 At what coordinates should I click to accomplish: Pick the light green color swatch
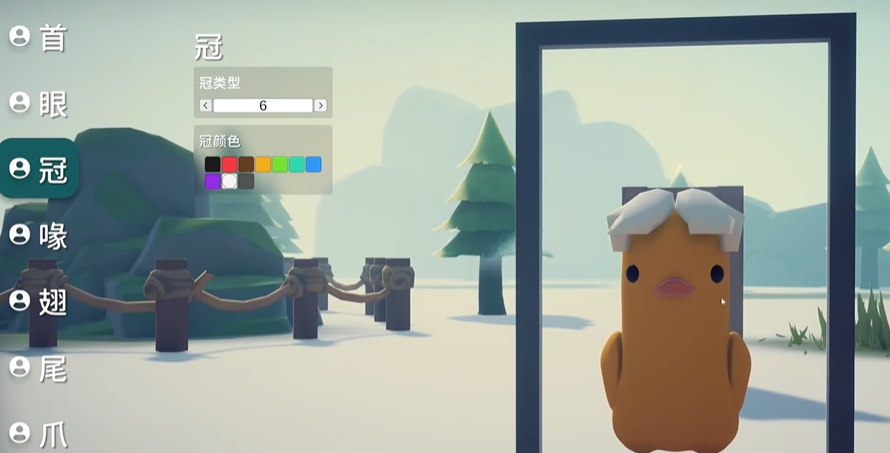280,164
